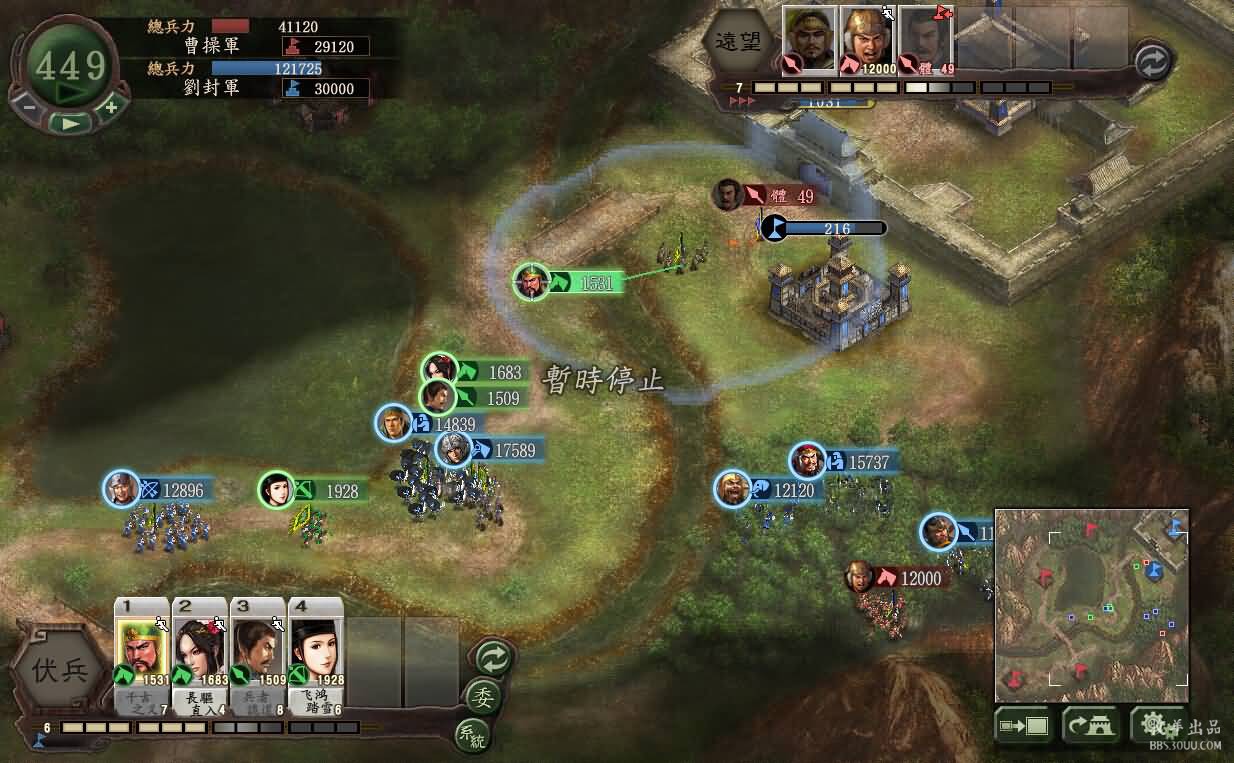Pick officer card 4 with the 飞鸿踏雪 skill
The width and height of the screenshot is (1234, 763).
point(315,655)
